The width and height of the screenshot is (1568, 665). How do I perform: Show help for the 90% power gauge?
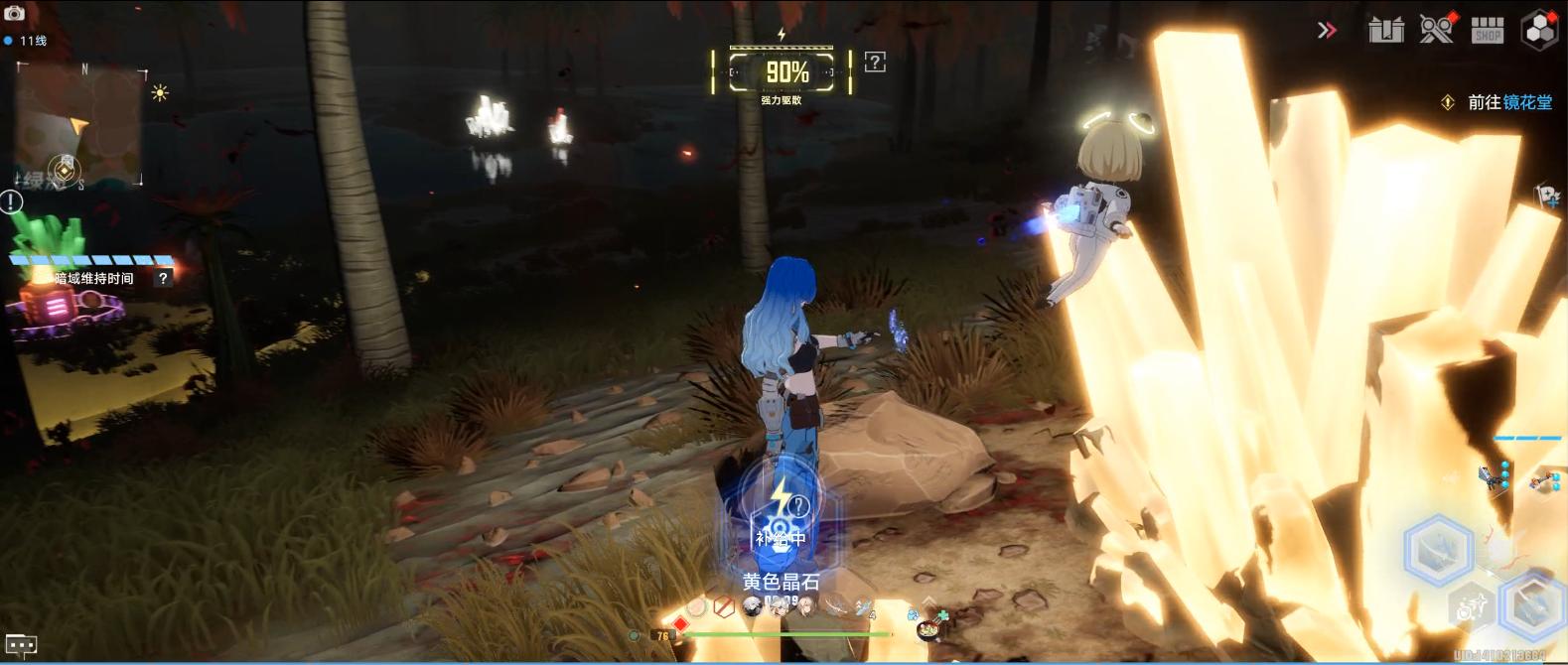click(x=875, y=63)
